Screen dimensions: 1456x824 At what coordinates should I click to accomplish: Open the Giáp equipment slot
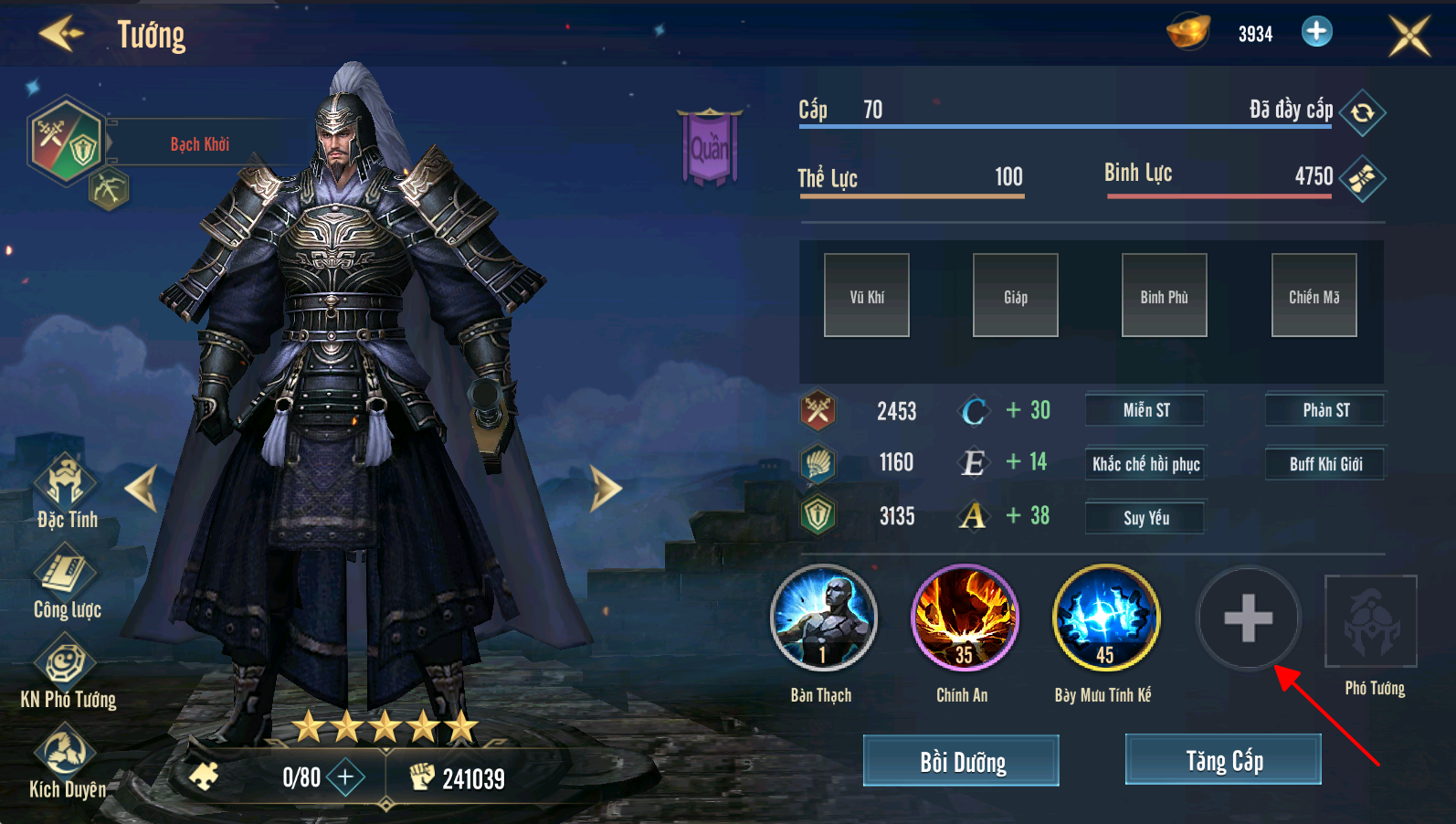click(x=1016, y=296)
